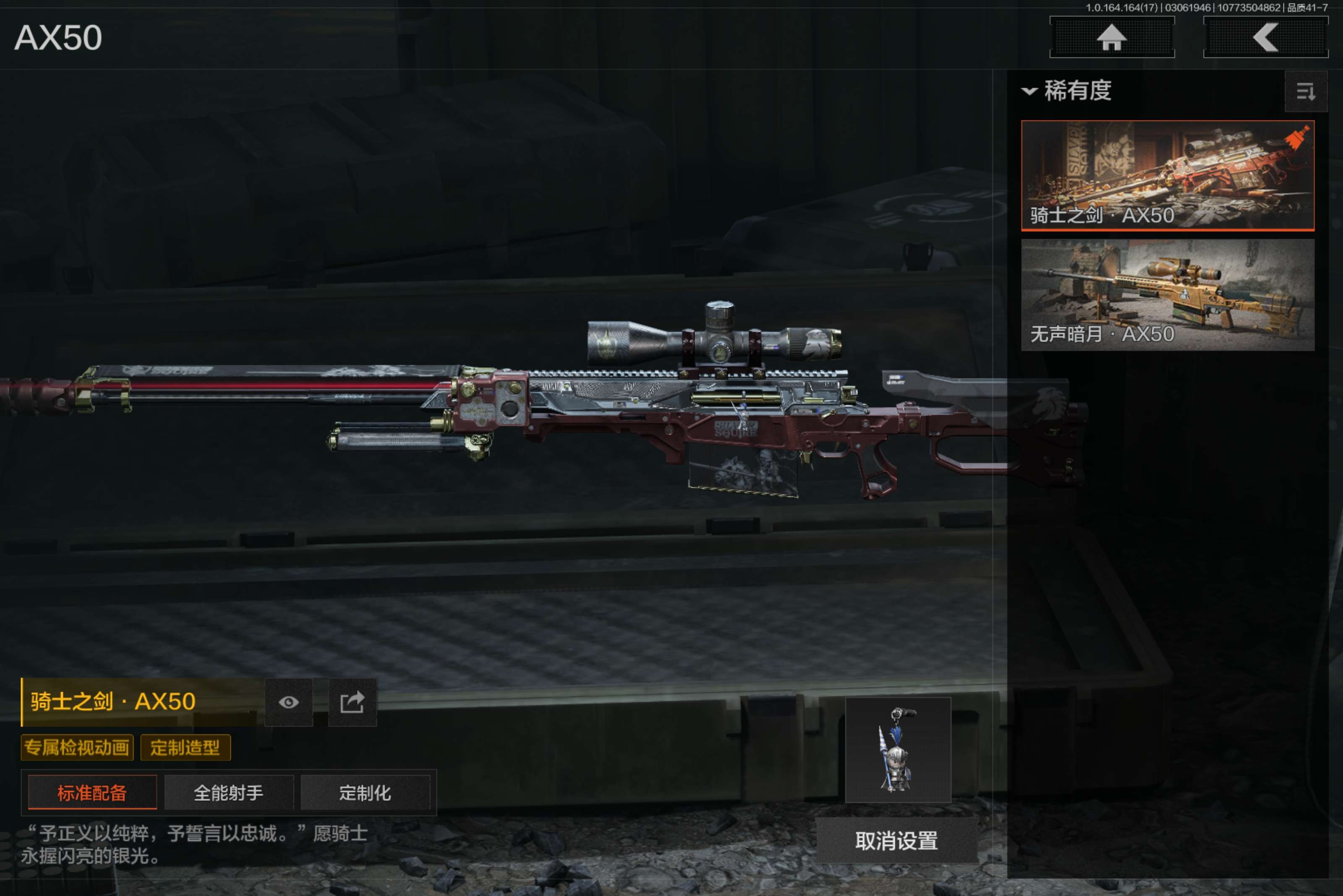Toggle the sort order icon
Screen dimensions: 1343x896
click(1305, 91)
